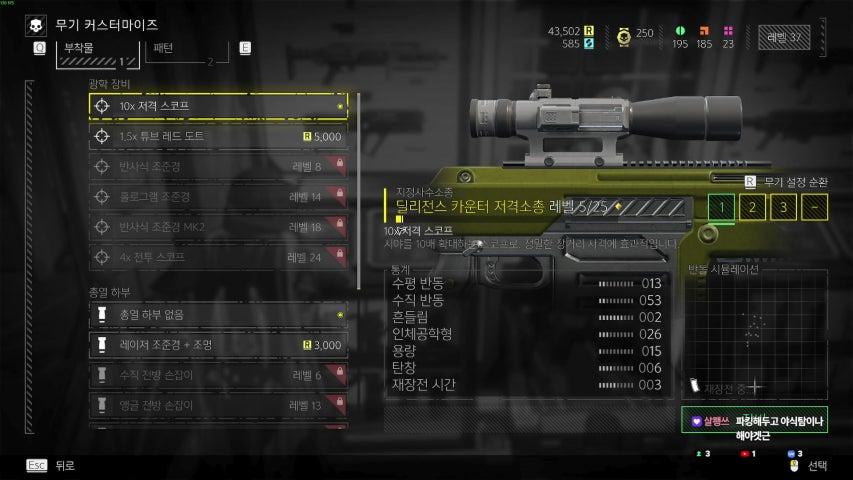Choose the 1.5x 튜브 레드 도트 sight
This screenshot has width=853, height=480.
point(218,136)
